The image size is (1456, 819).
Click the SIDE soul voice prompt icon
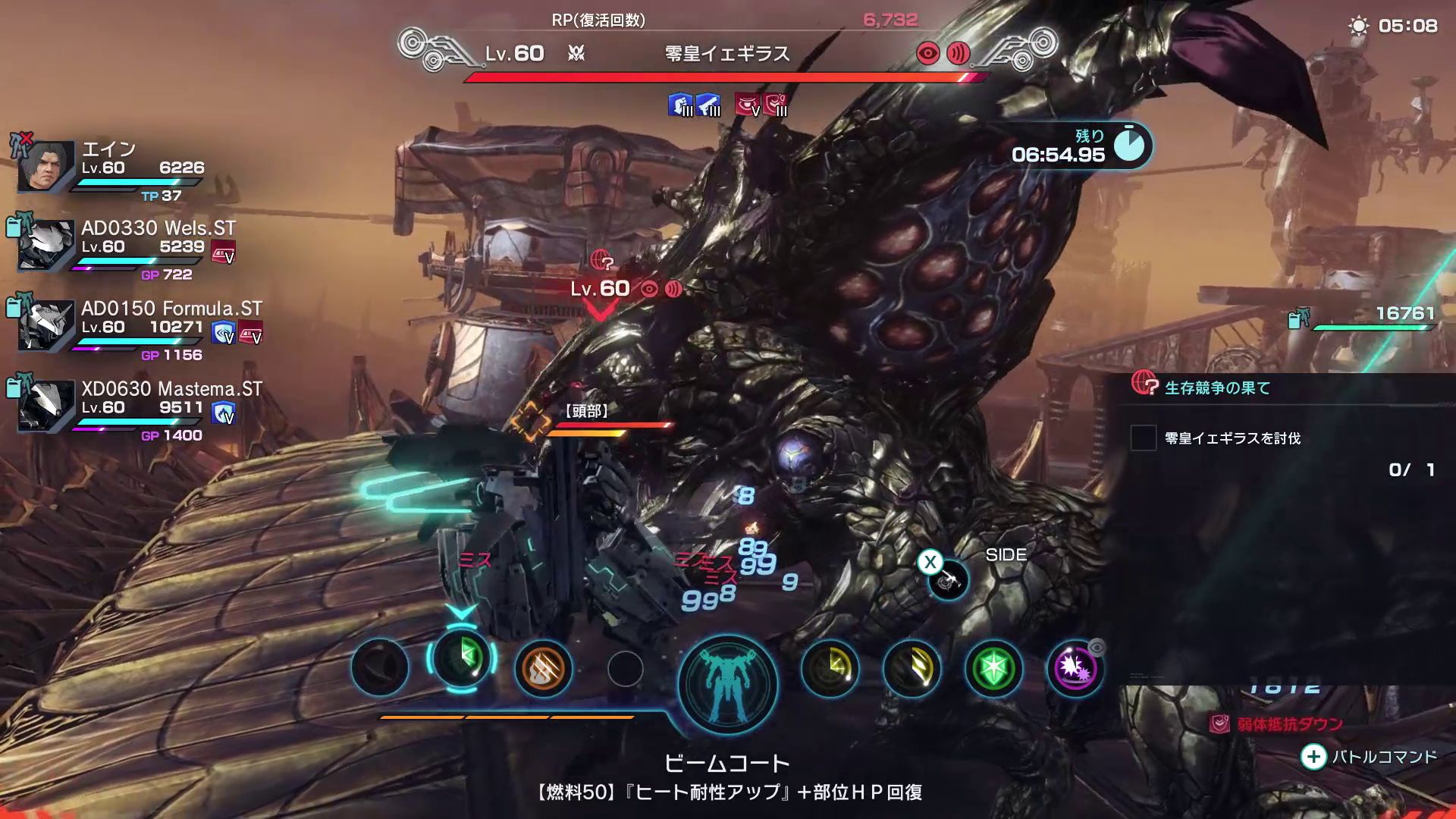pyautogui.click(x=948, y=580)
